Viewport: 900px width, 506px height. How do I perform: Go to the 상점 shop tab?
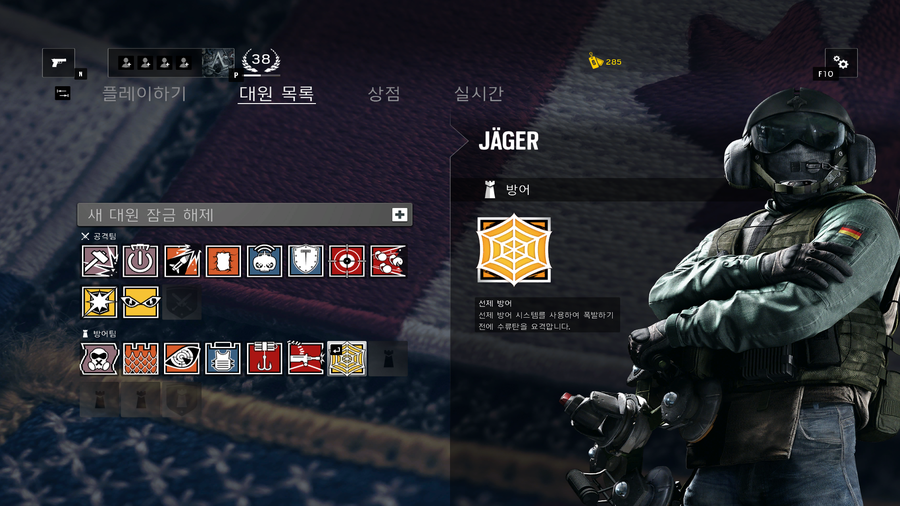click(384, 94)
